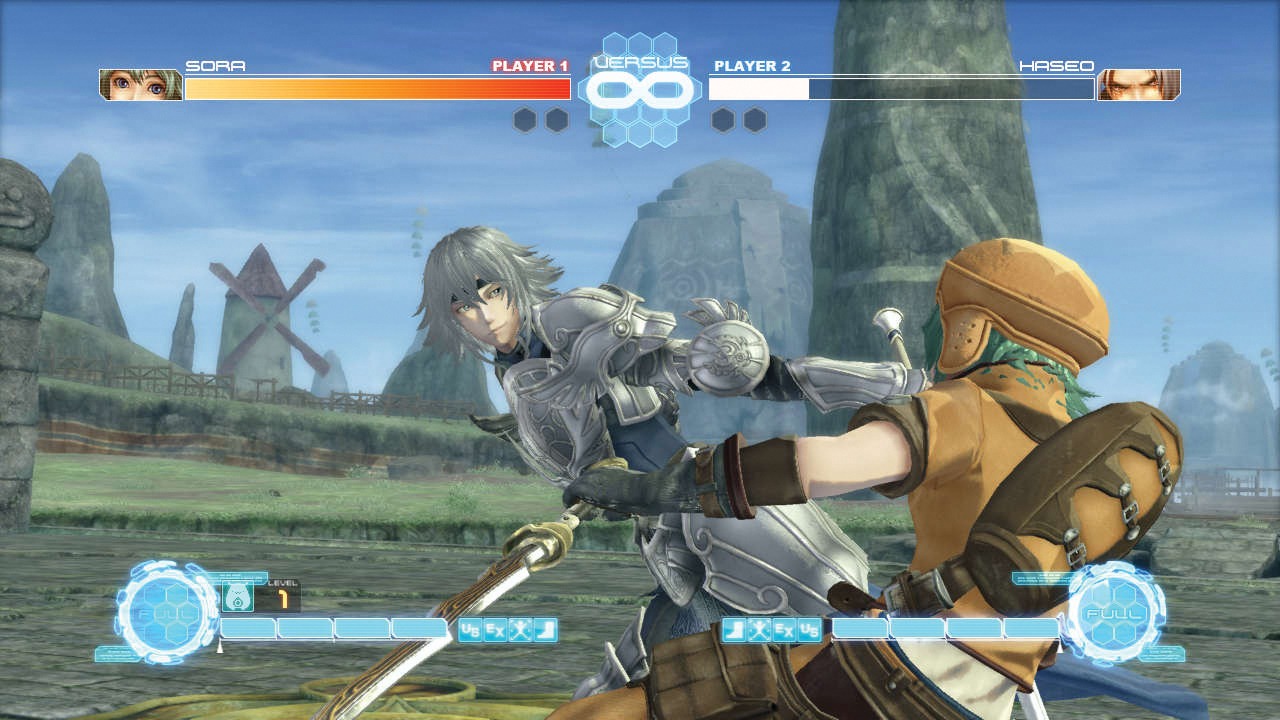Activate Player 1's EX skill icon

pos(495,630)
